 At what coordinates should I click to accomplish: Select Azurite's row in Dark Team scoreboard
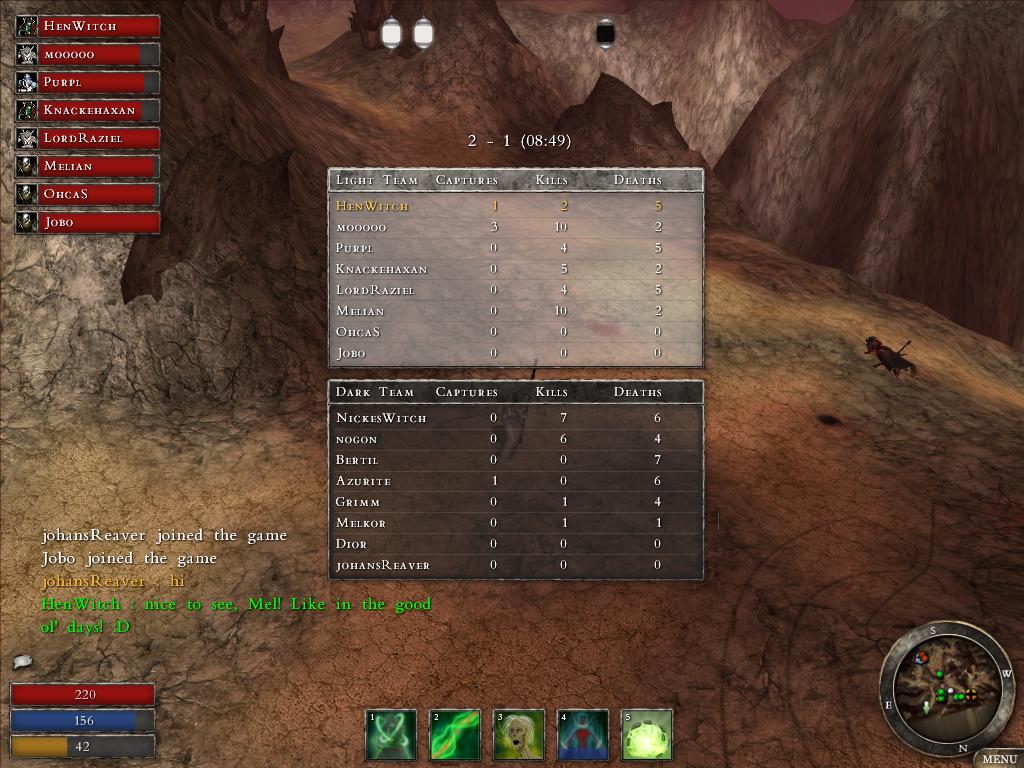point(515,481)
